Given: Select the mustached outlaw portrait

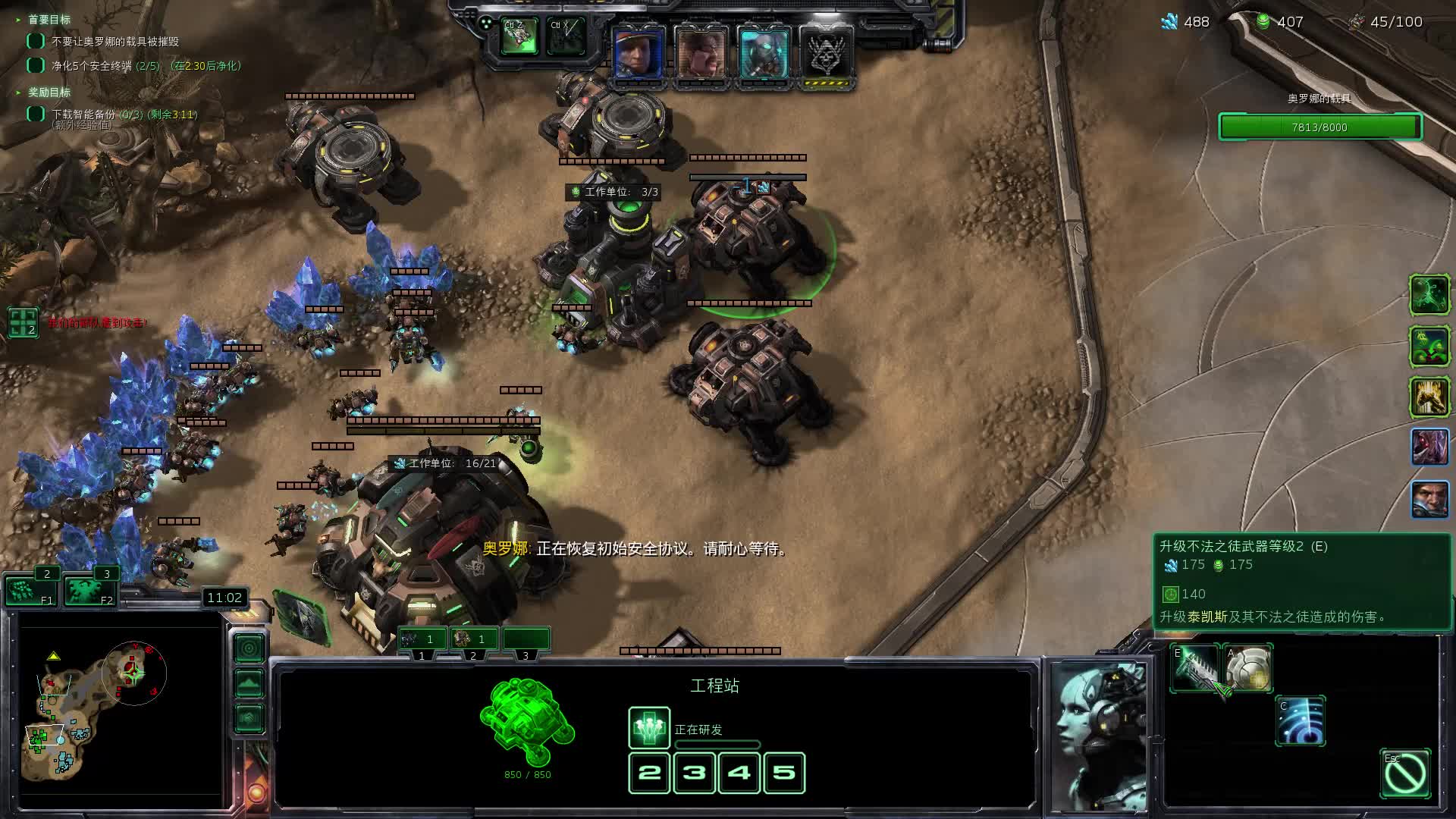Looking at the screenshot, I should pyautogui.click(x=701, y=53).
